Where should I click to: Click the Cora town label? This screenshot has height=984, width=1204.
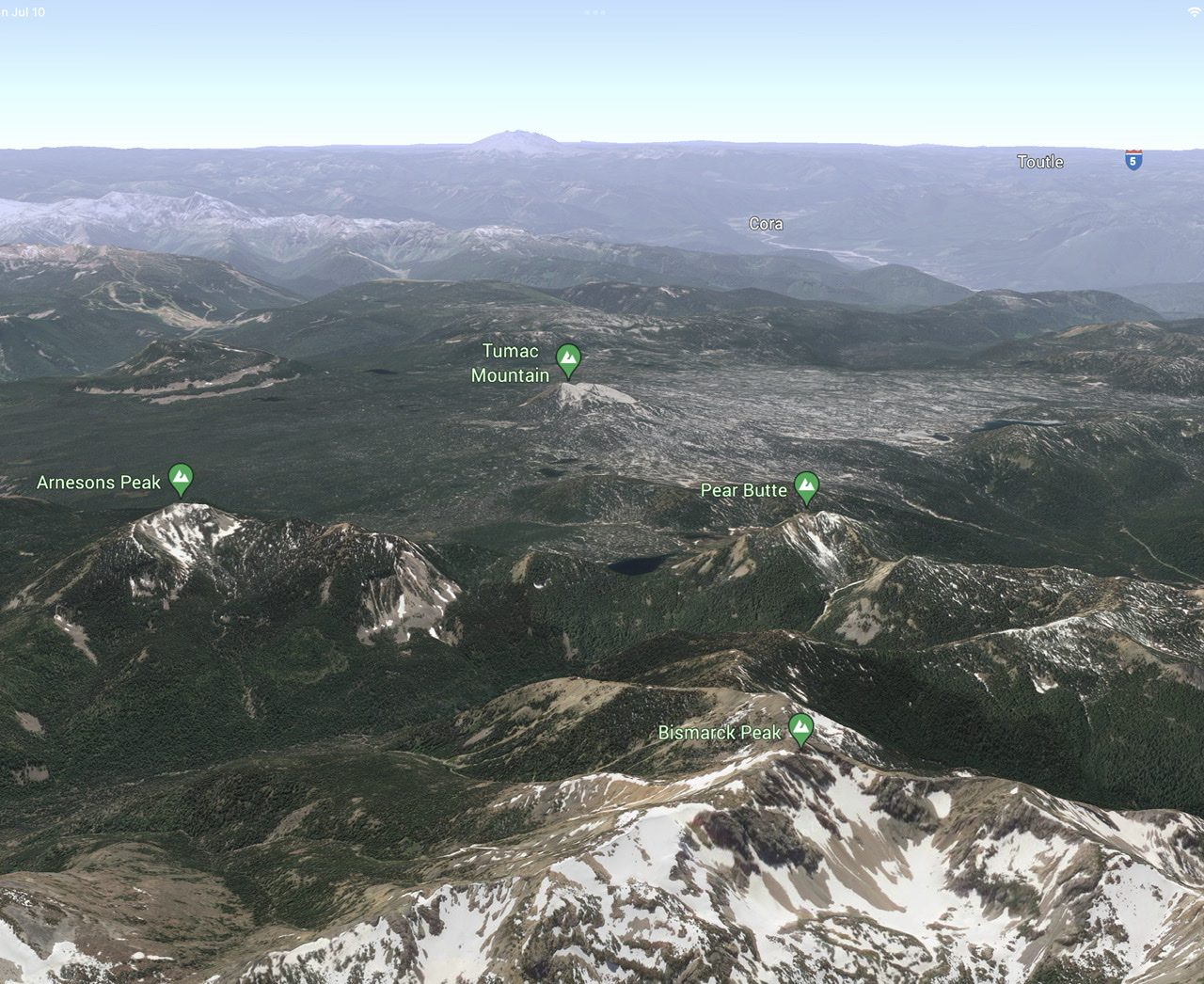pos(766,224)
